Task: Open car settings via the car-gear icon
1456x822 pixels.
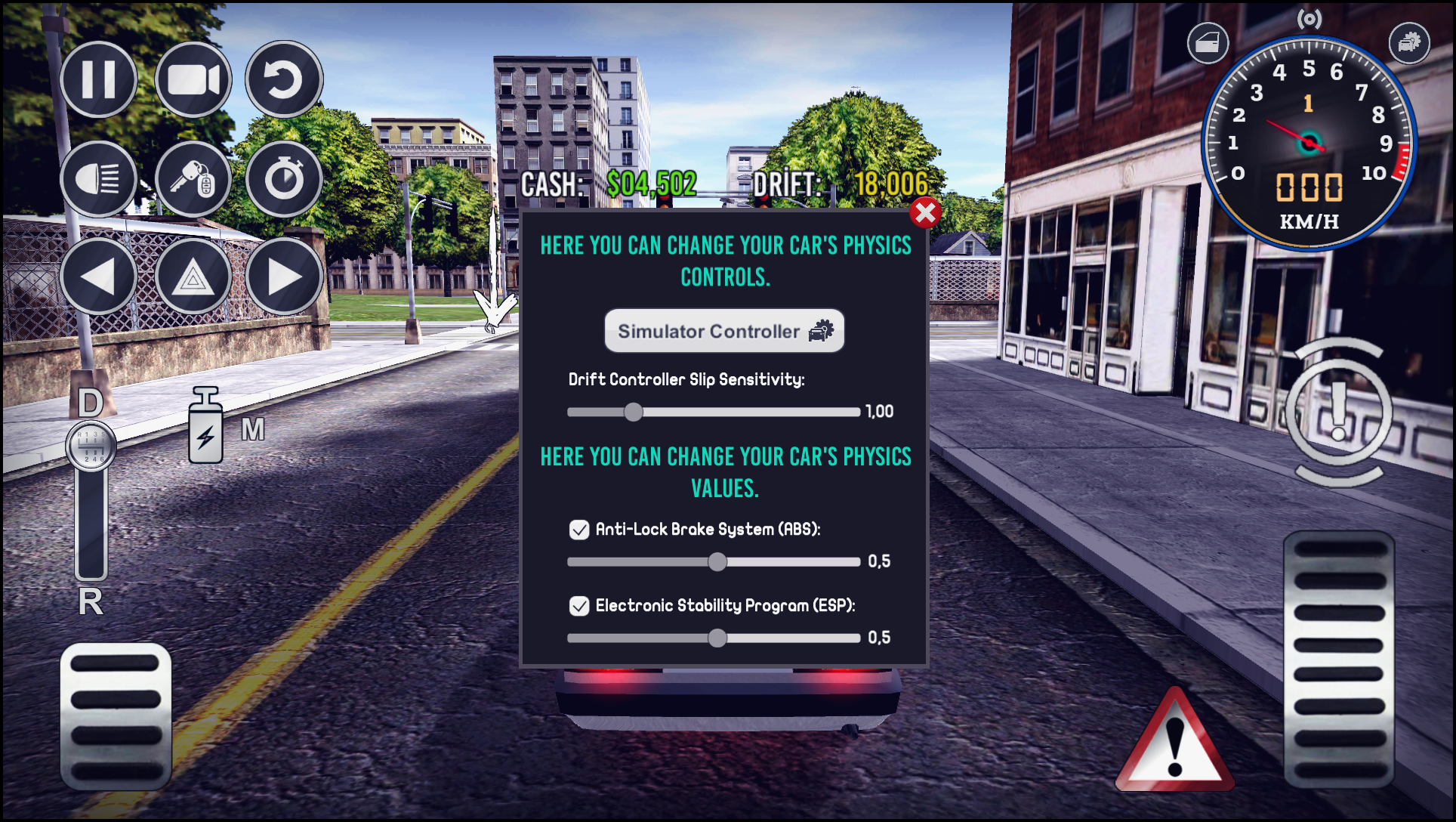Action: tap(1408, 43)
